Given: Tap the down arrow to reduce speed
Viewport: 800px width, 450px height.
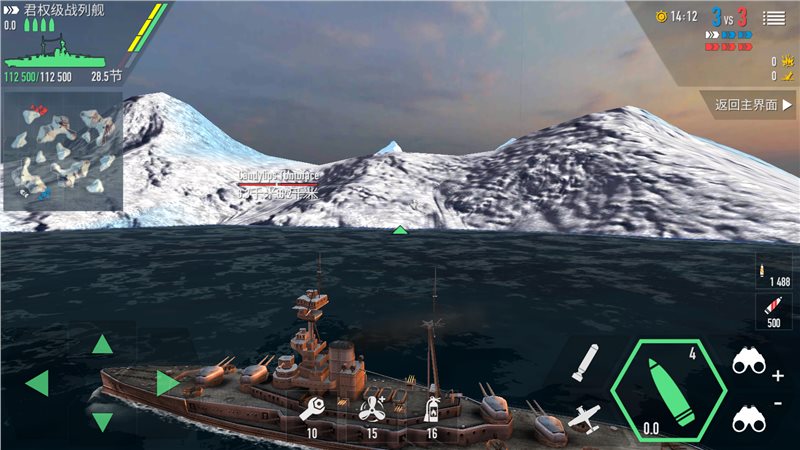Looking at the screenshot, I should point(102,421).
